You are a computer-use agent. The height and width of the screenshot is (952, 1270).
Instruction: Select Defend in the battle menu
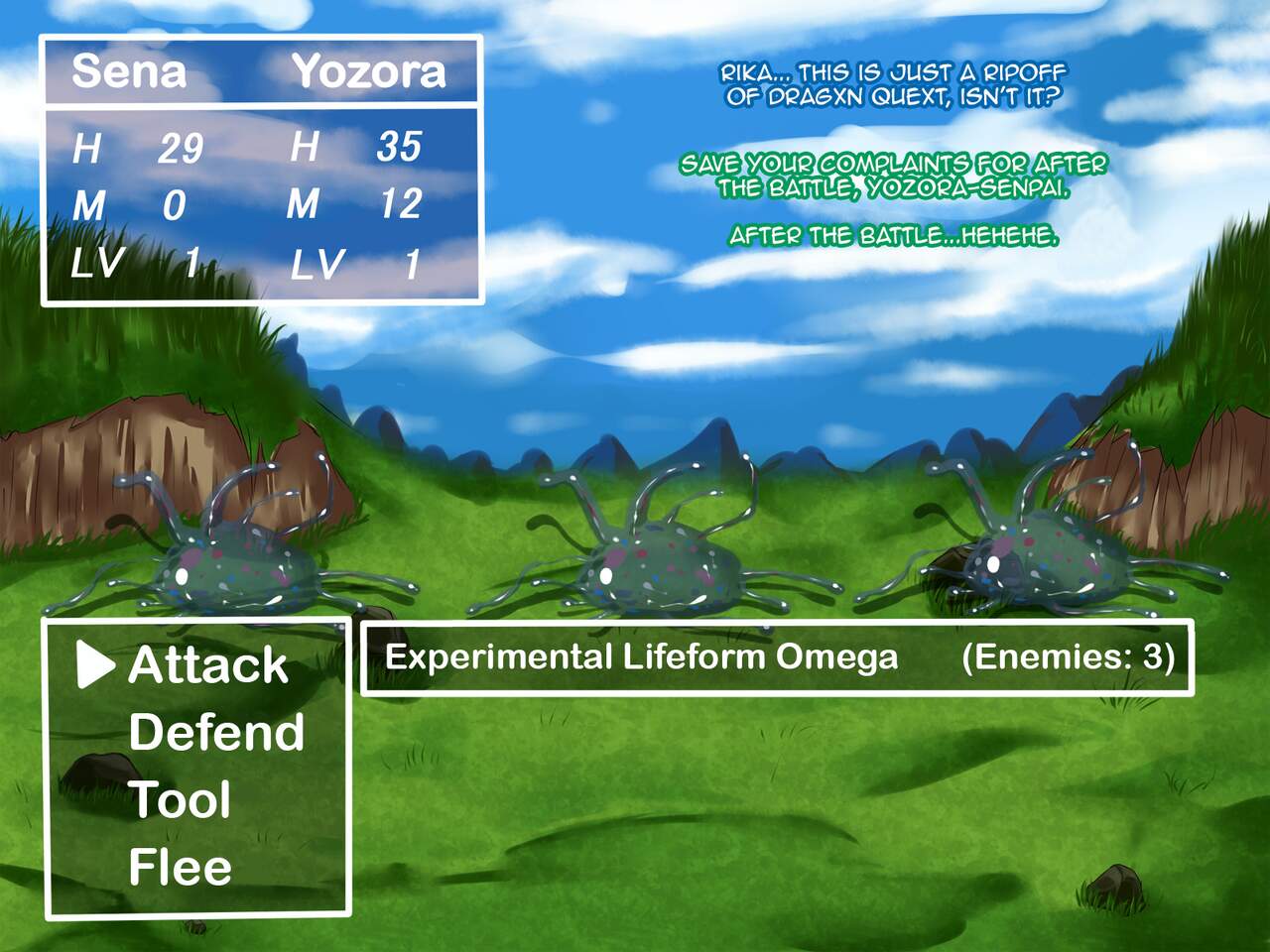tap(216, 733)
